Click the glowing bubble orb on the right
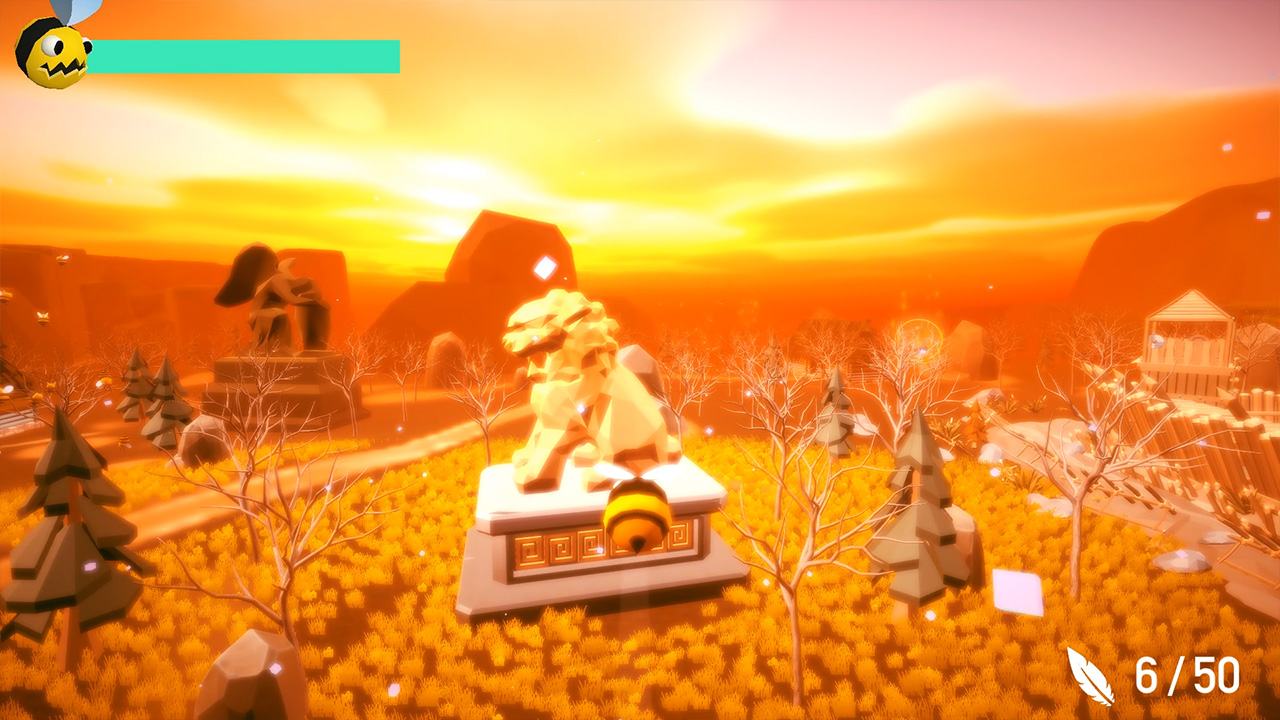1280x720 pixels. pos(918,342)
